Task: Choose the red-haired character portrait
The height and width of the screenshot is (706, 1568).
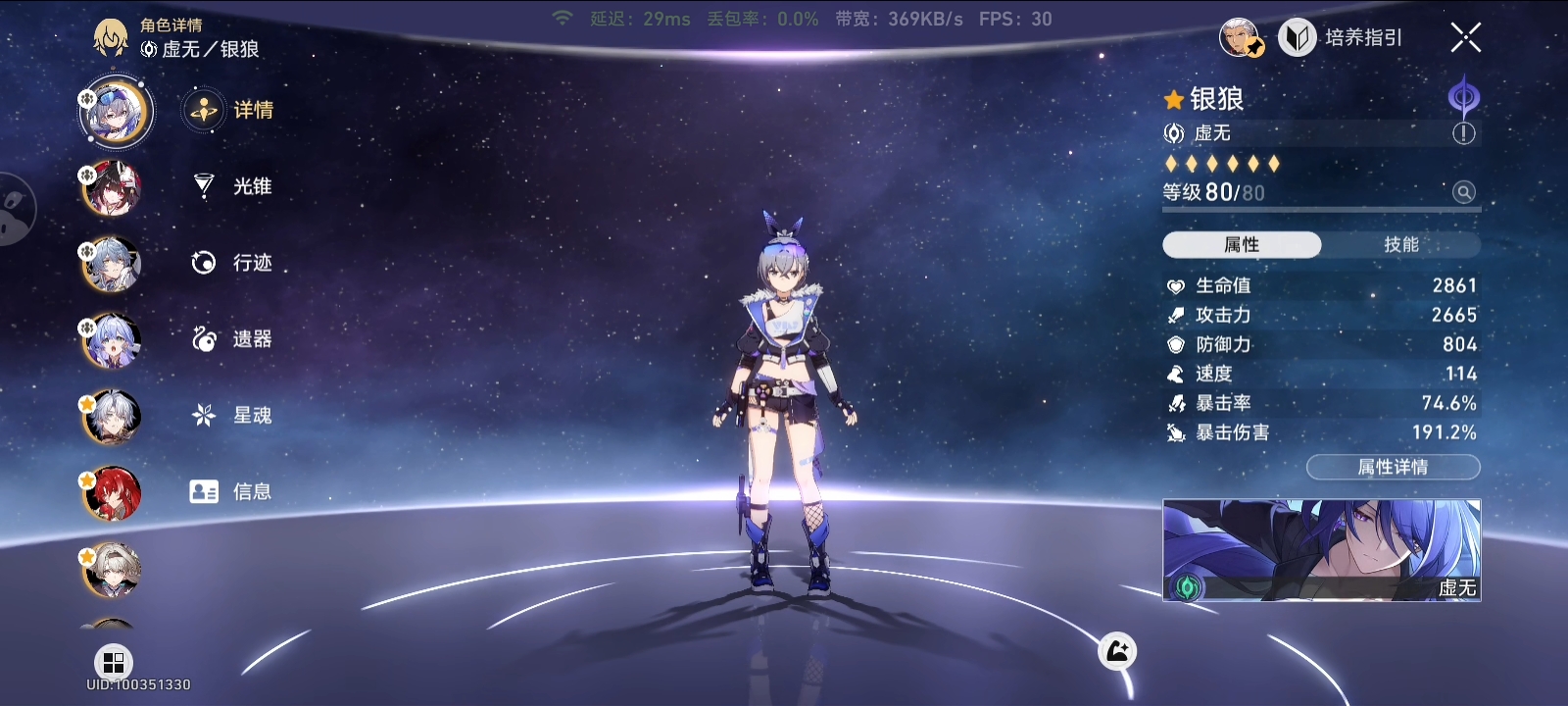Action: [x=113, y=493]
